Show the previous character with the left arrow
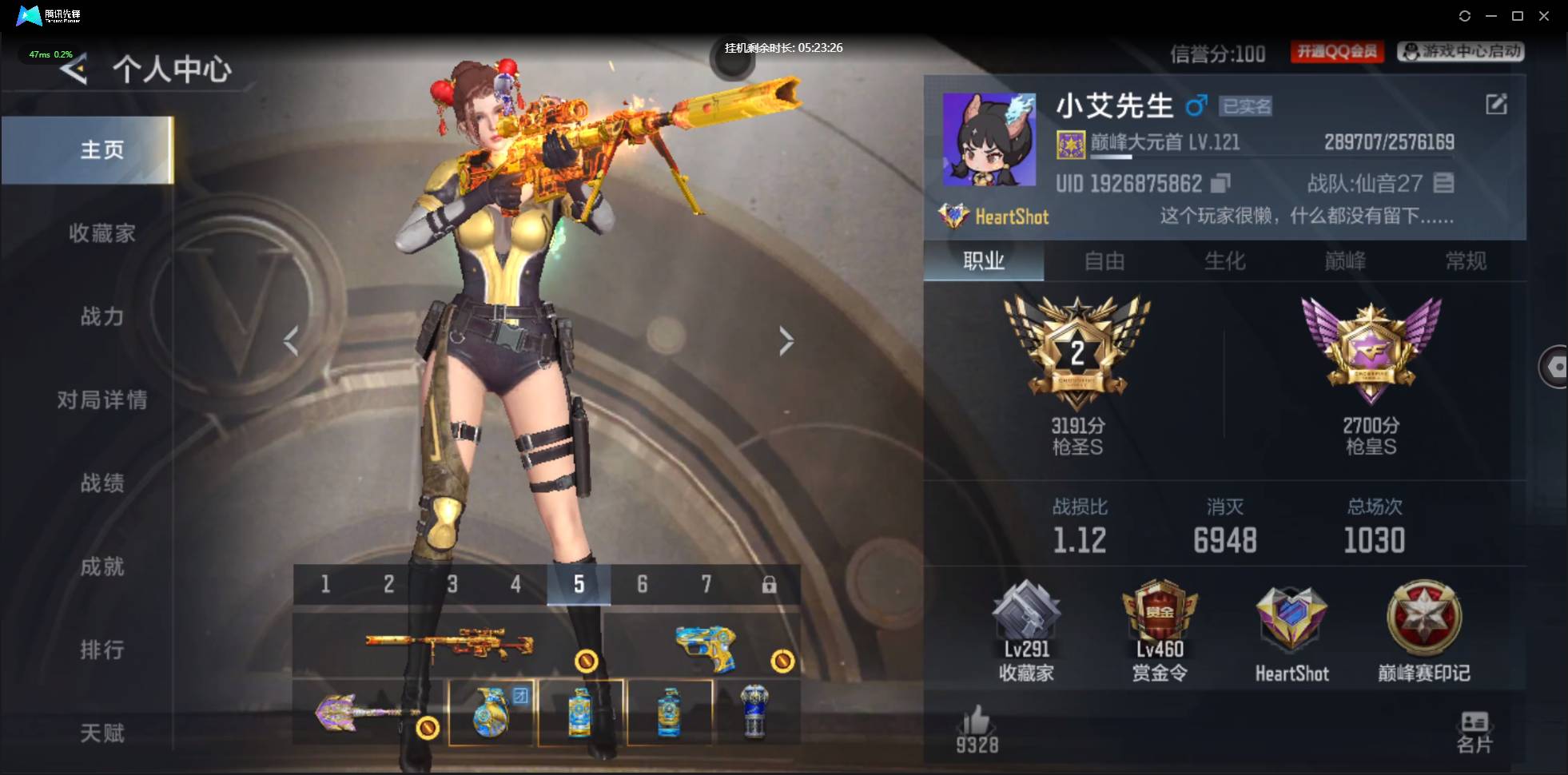The width and height of the screenshot is (1568, 775). 292,341
